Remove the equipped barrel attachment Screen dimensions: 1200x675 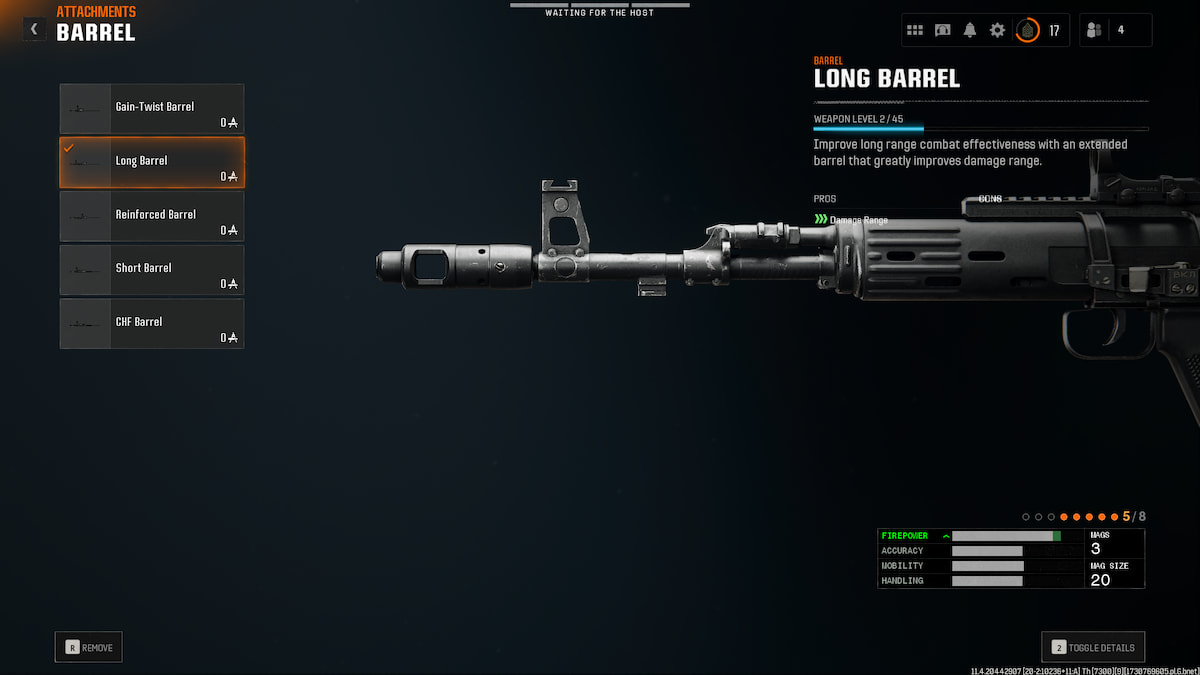coord(89,647)
